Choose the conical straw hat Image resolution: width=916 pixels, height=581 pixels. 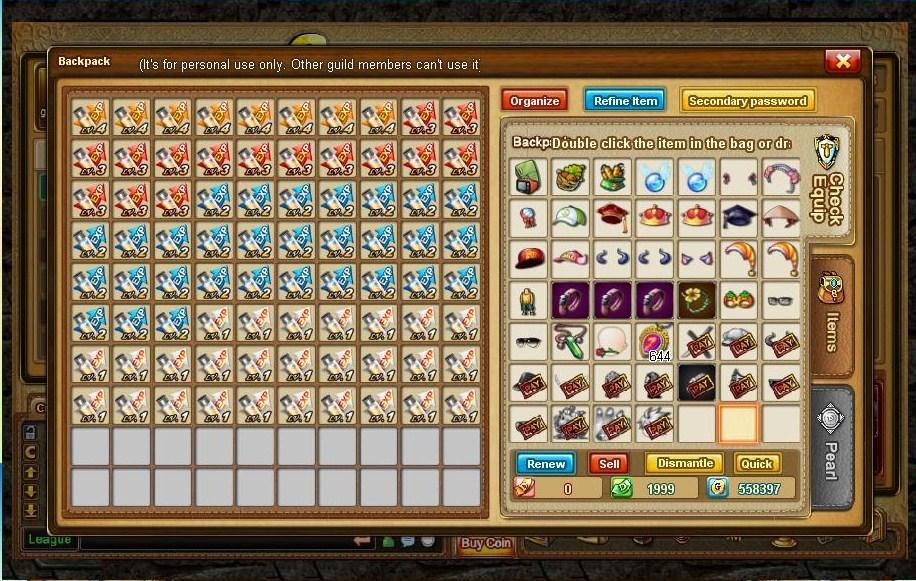(781, 218)
